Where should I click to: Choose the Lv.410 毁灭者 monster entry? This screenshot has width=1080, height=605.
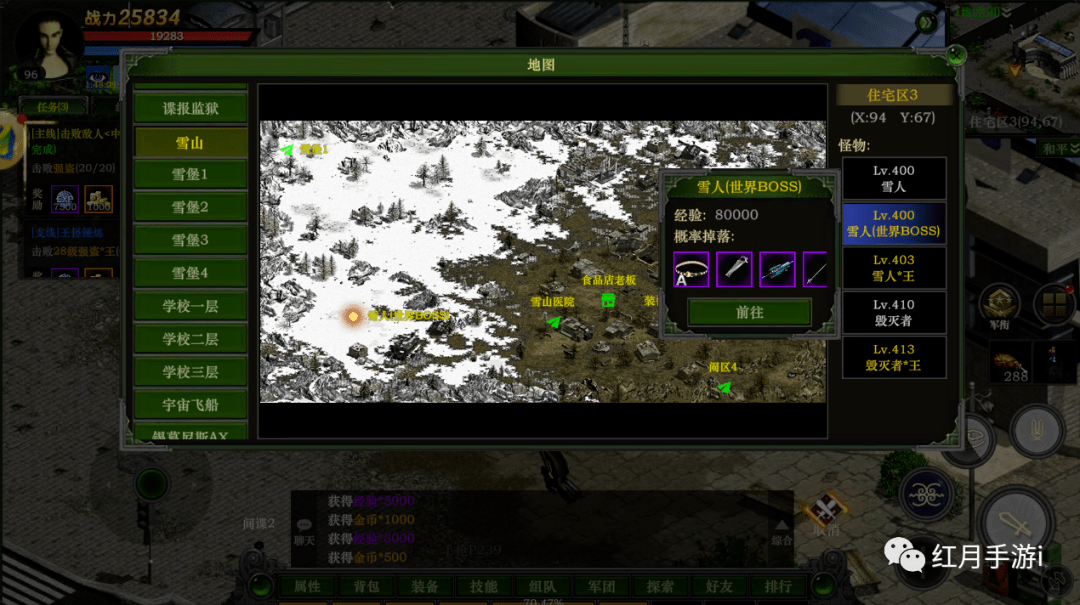(x=893, y=312)
